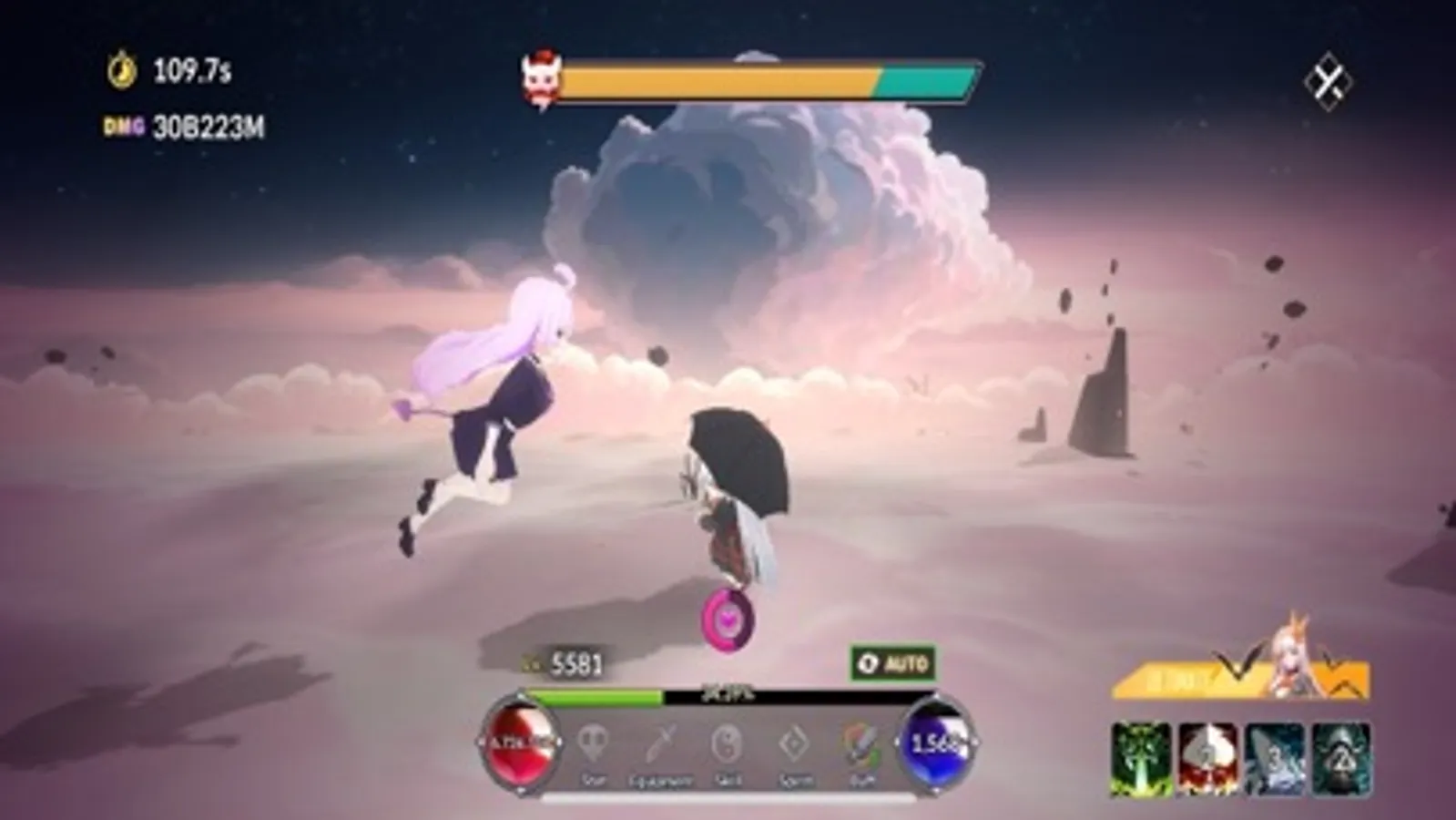Tap the pink heart marker under the character
The width and height of the screenshot is (1456, 820).
click(x=728, y=619)
